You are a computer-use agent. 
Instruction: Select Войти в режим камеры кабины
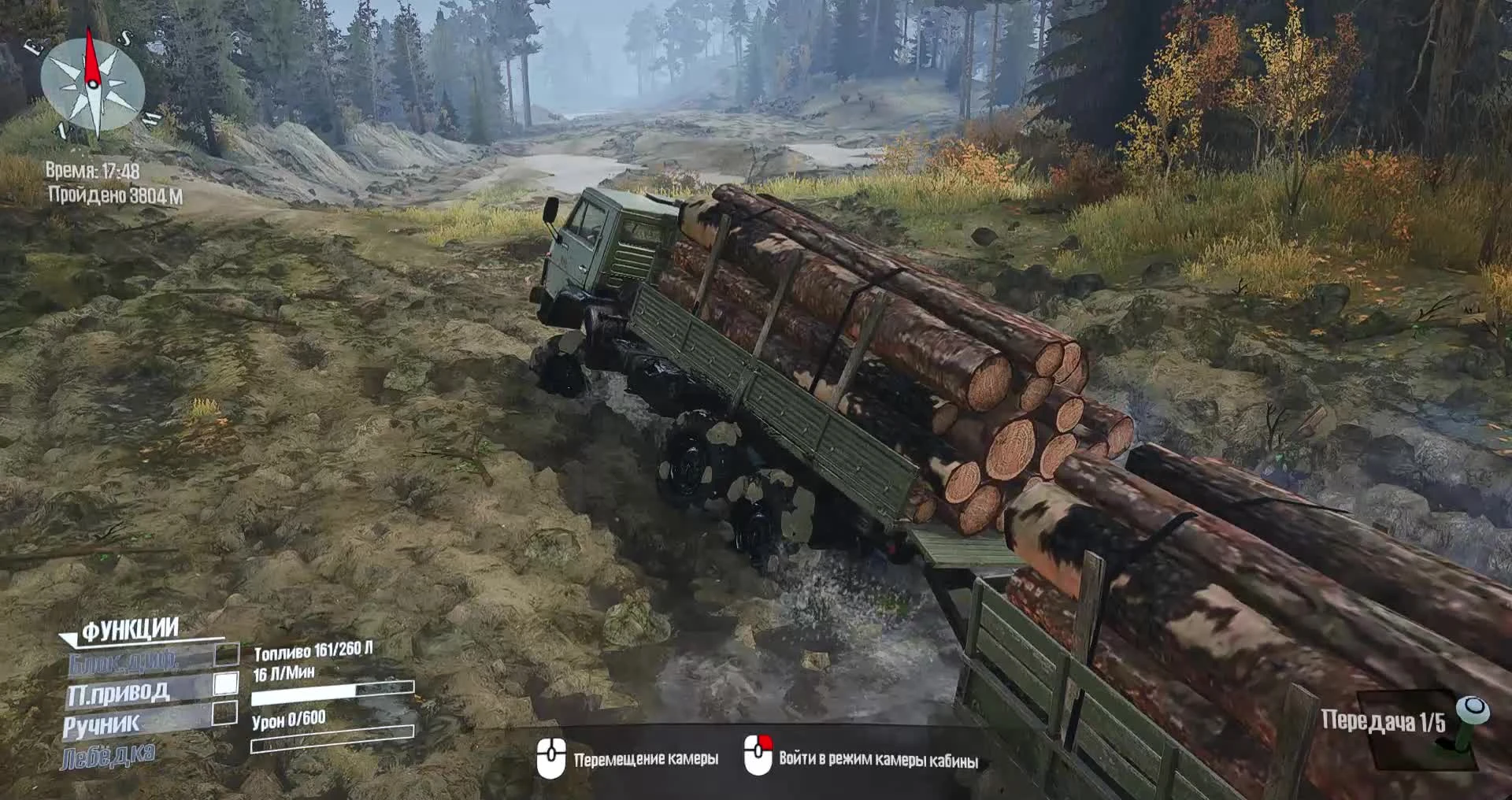point(878,758)
